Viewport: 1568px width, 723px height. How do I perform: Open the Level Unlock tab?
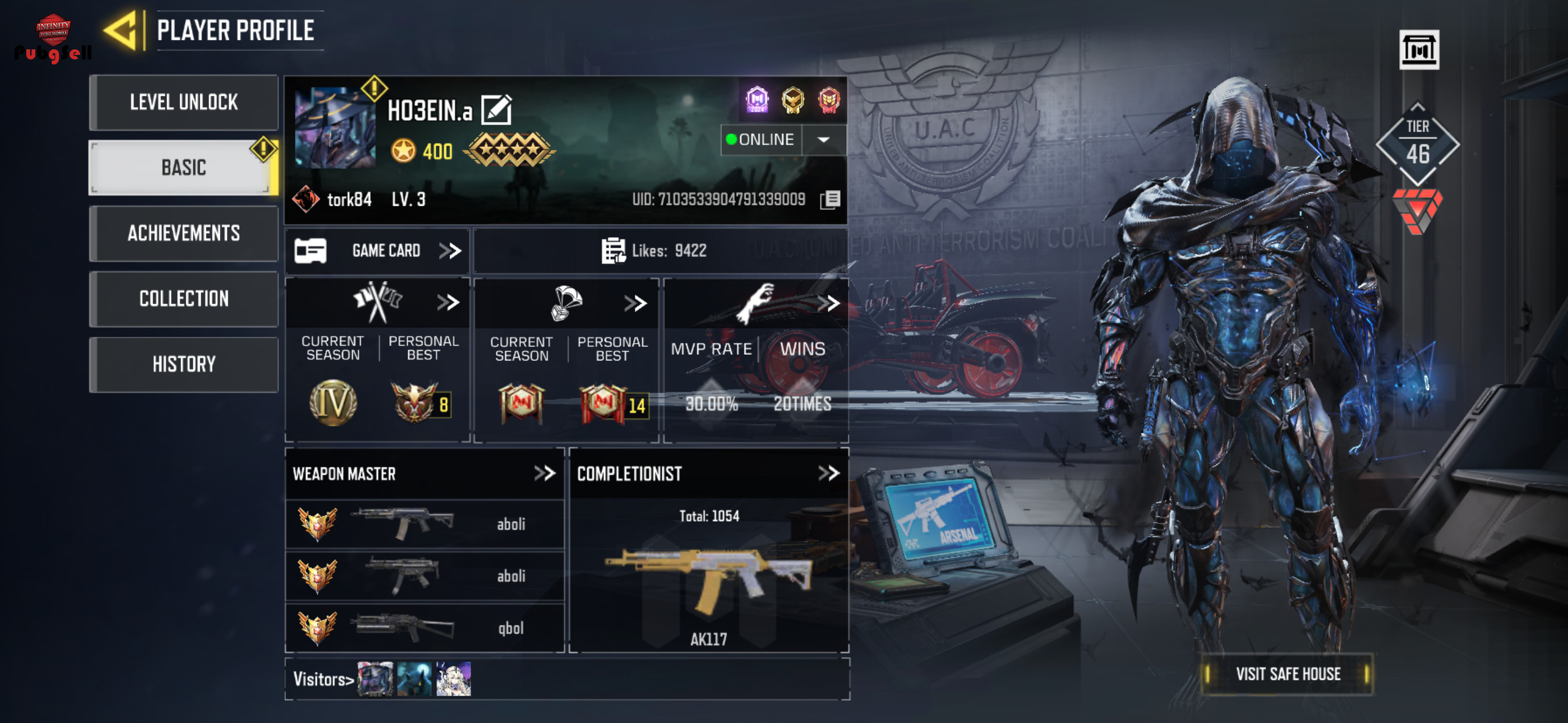tap(183, 102)
